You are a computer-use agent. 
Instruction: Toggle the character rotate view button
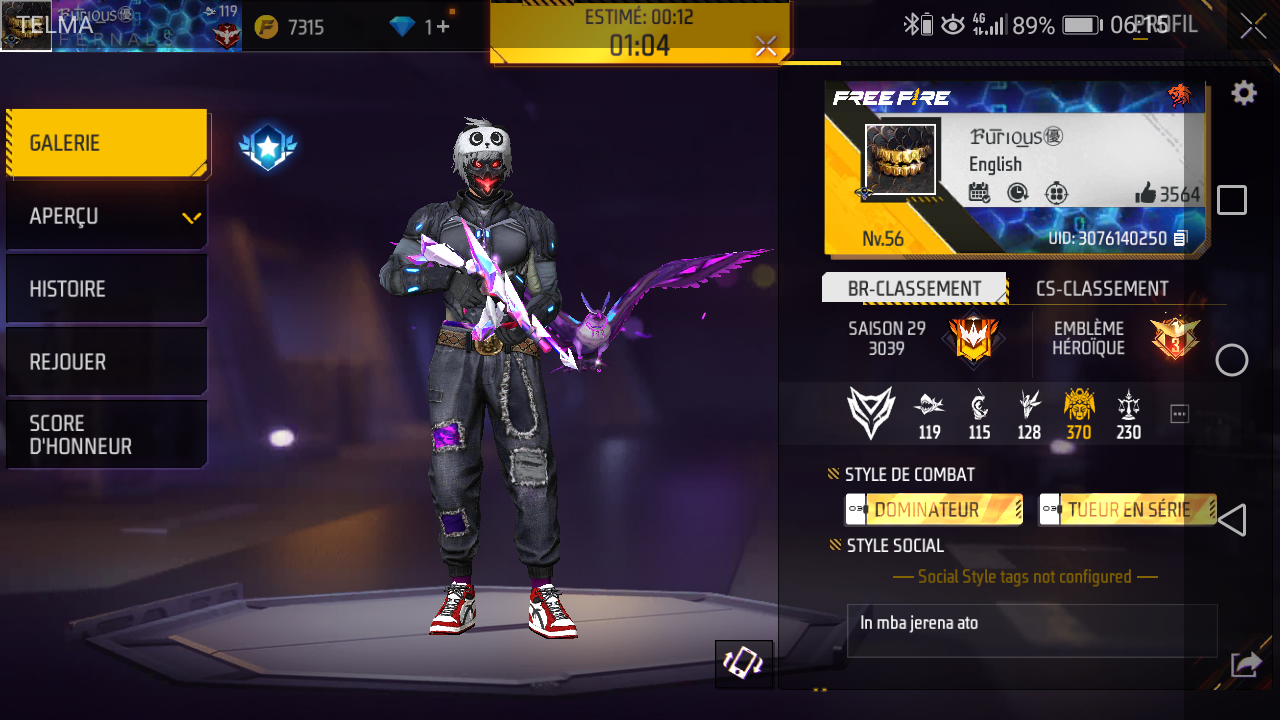coord(744,664)
